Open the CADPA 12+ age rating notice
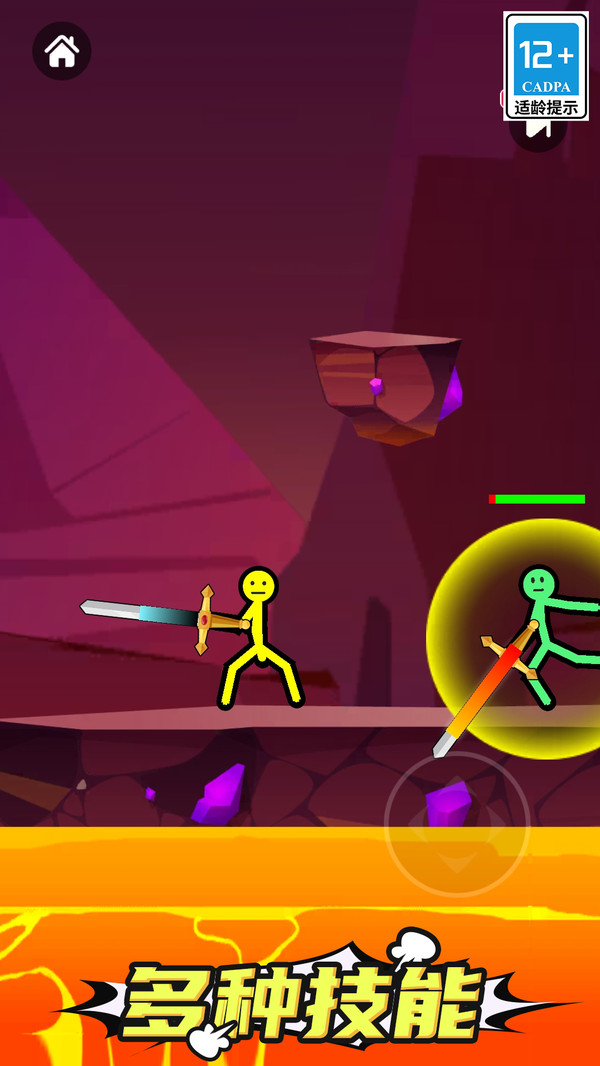 coord(546,66)
